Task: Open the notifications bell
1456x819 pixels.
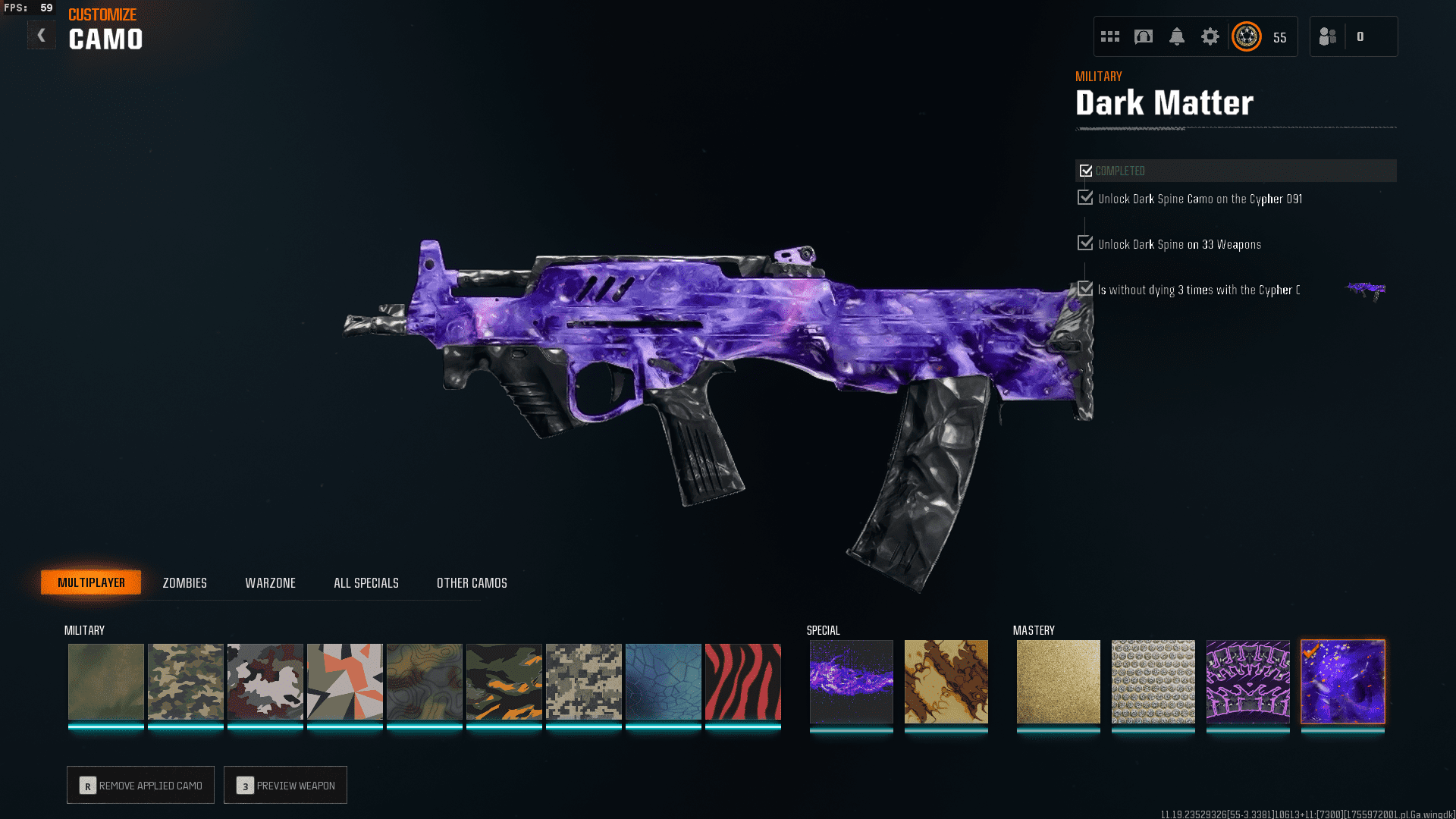Action: coord(1177,36)
